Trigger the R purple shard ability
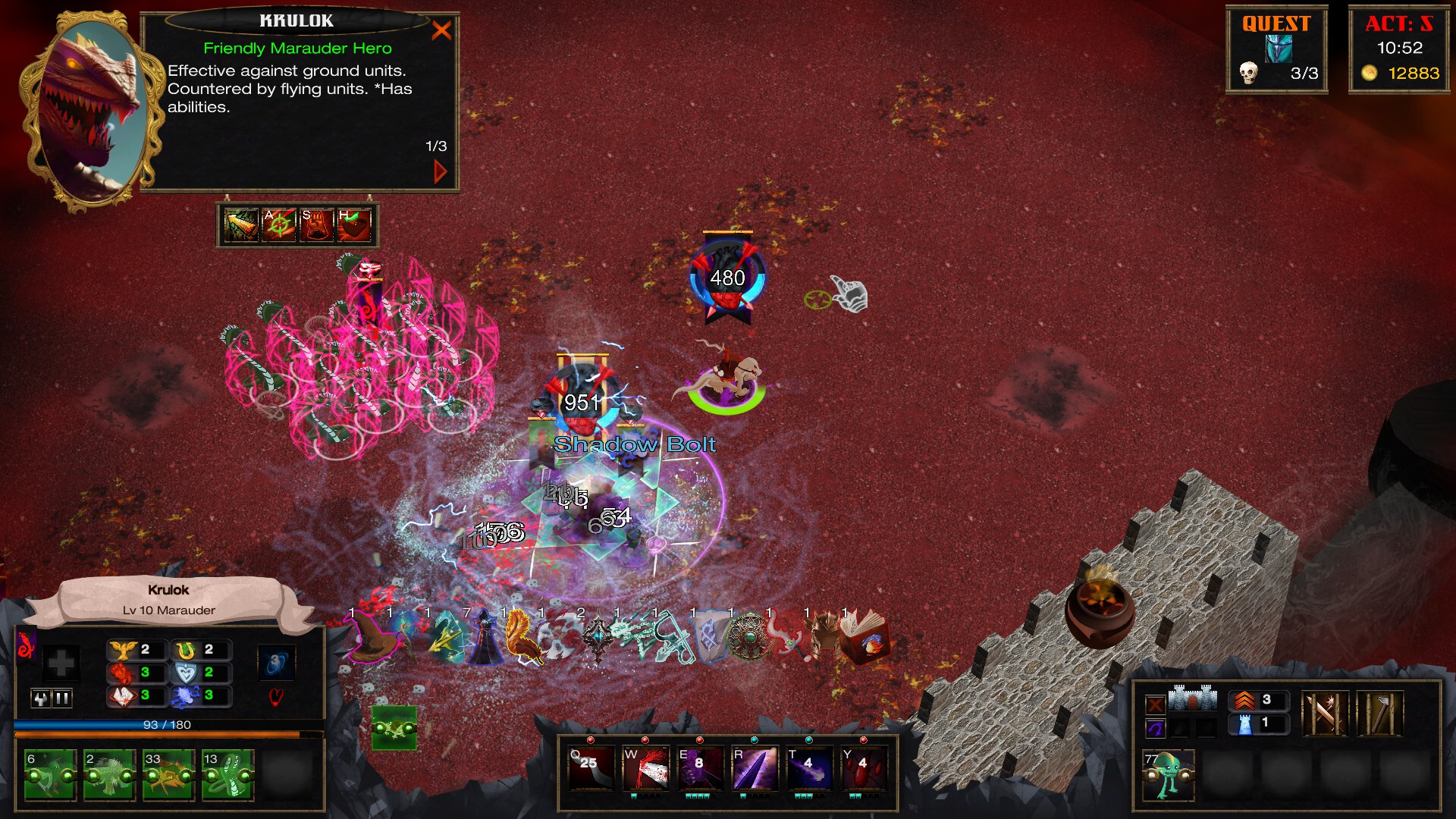Screen dimensions: 1456x819 coord(755,768)
